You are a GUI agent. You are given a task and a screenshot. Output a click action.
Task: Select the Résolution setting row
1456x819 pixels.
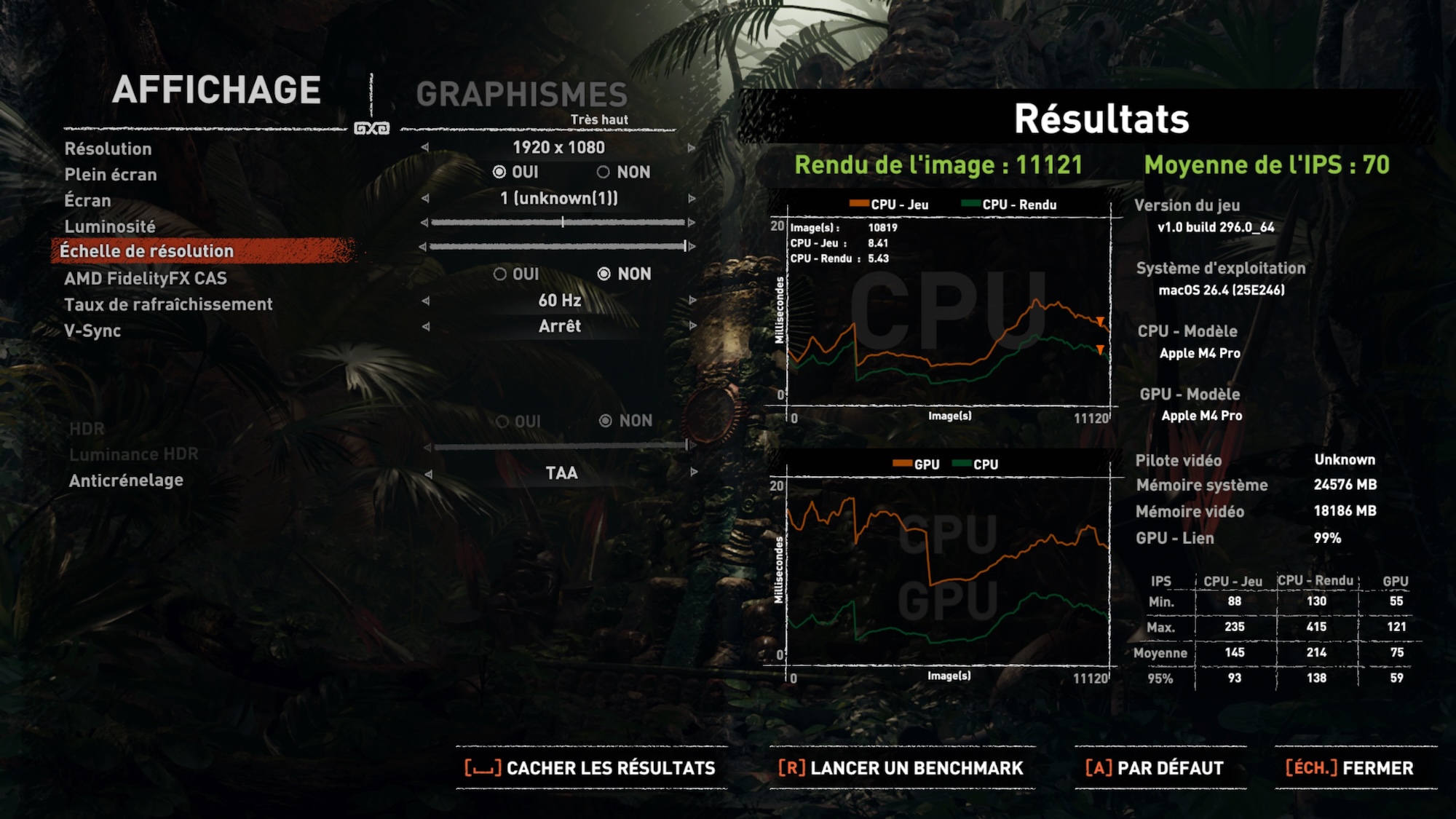coord(108,149)
